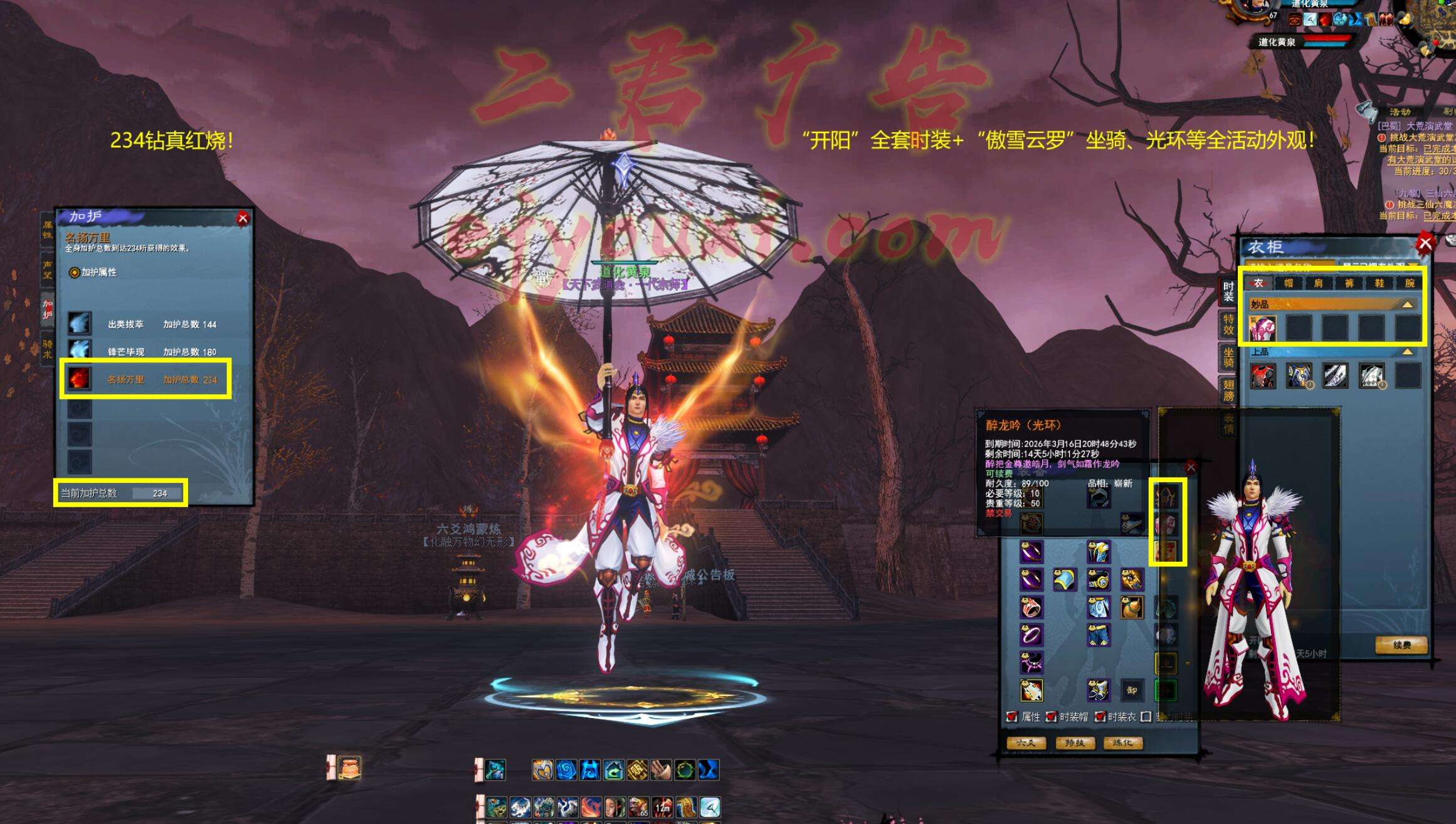Open the 声望 reputation side tab
1456x824 pixels.
[48, 270]
